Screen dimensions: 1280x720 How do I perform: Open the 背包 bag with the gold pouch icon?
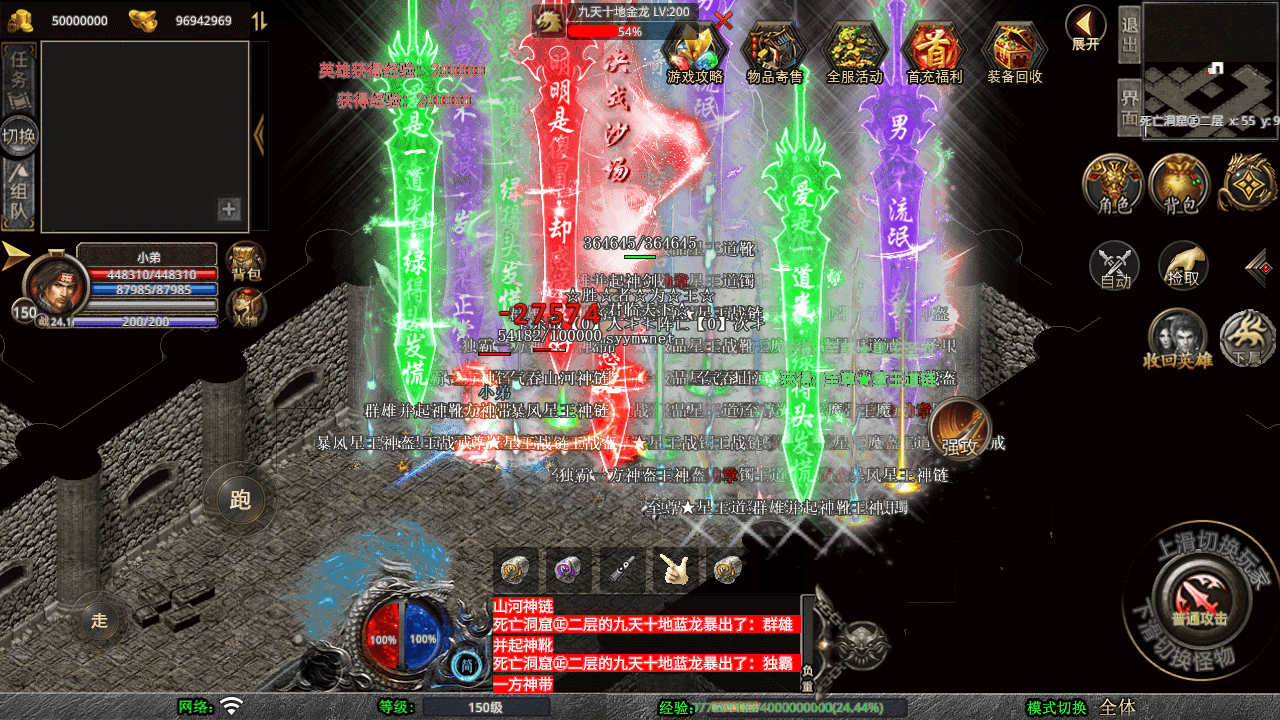(1180, 184)
